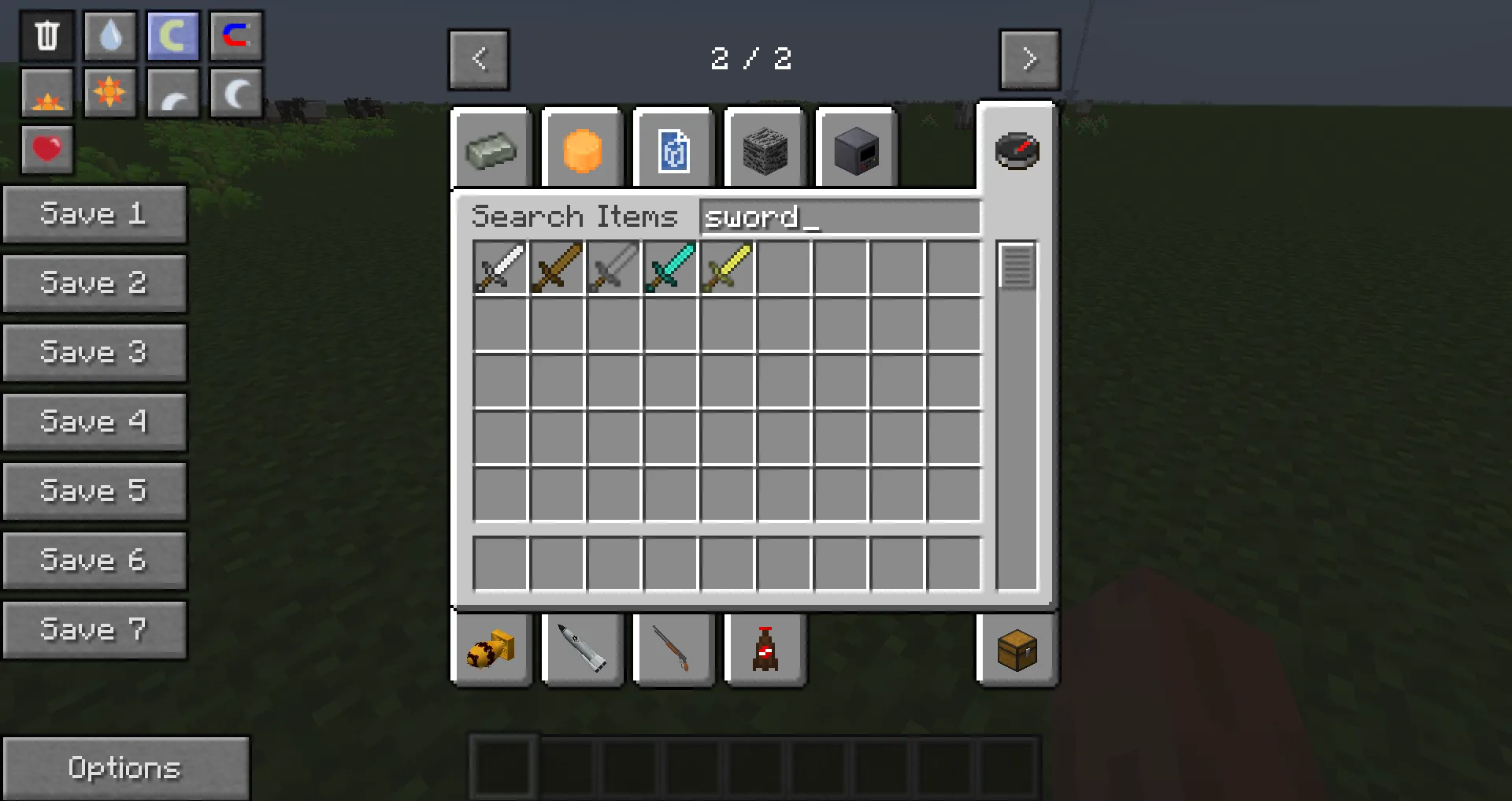Click the Save 4 button

pyautogui.click(x=94, y=422)
